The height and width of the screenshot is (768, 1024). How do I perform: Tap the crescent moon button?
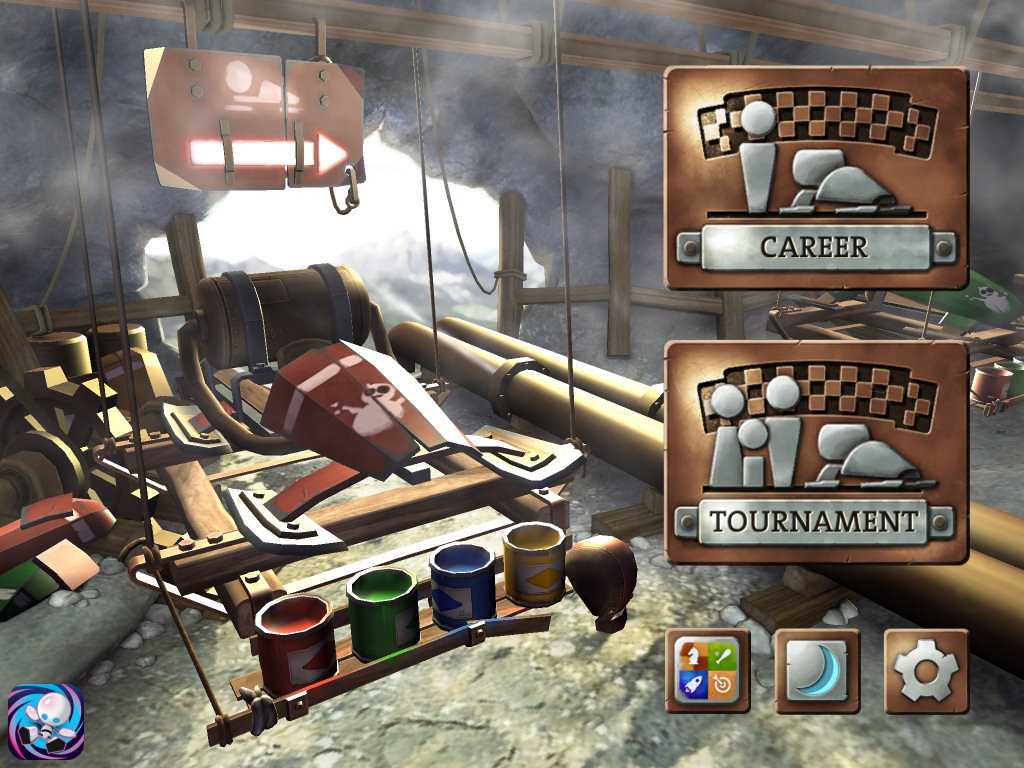coord(816,670)
